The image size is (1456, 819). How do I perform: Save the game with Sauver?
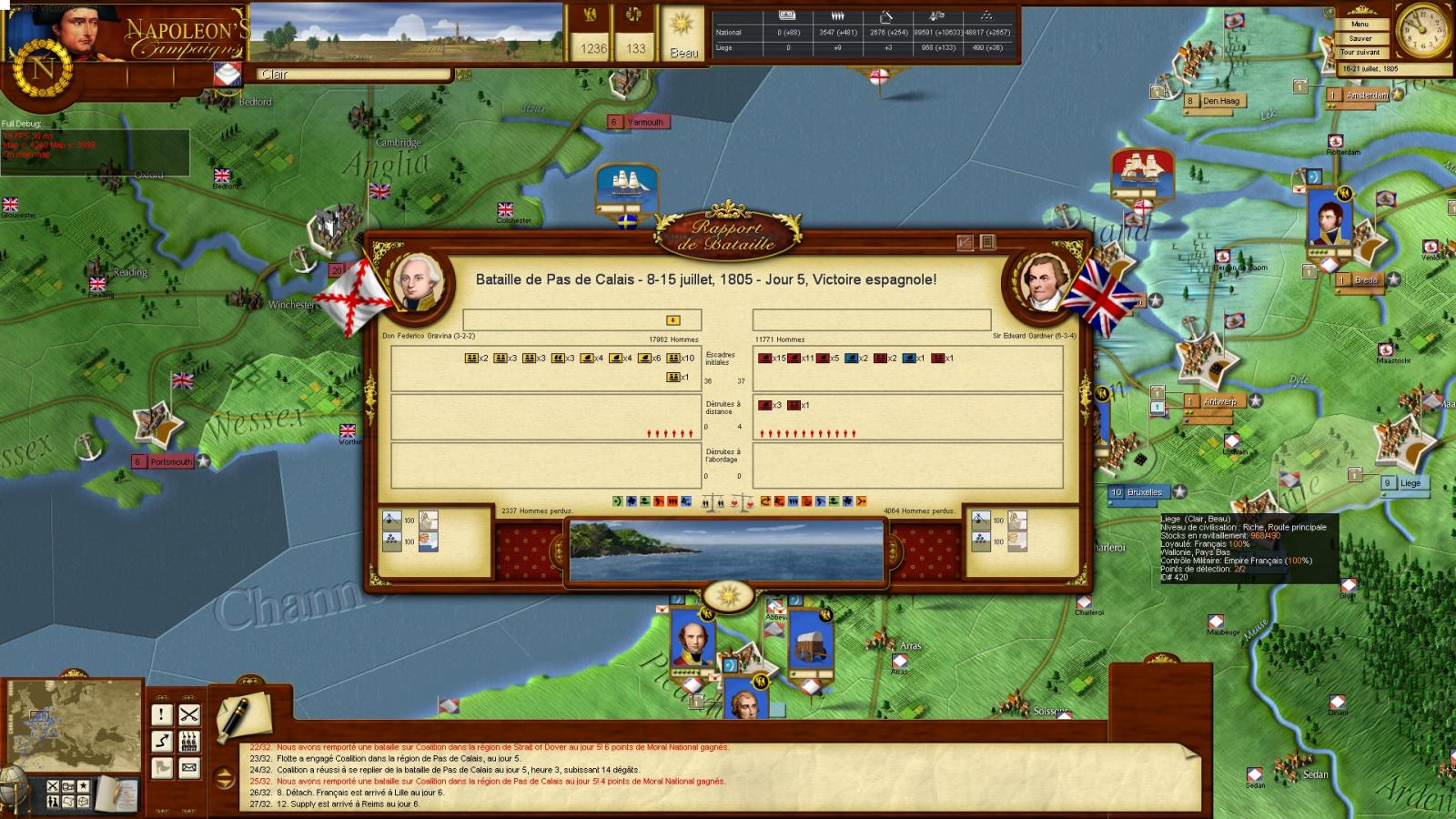click(x=1360, y=38)
